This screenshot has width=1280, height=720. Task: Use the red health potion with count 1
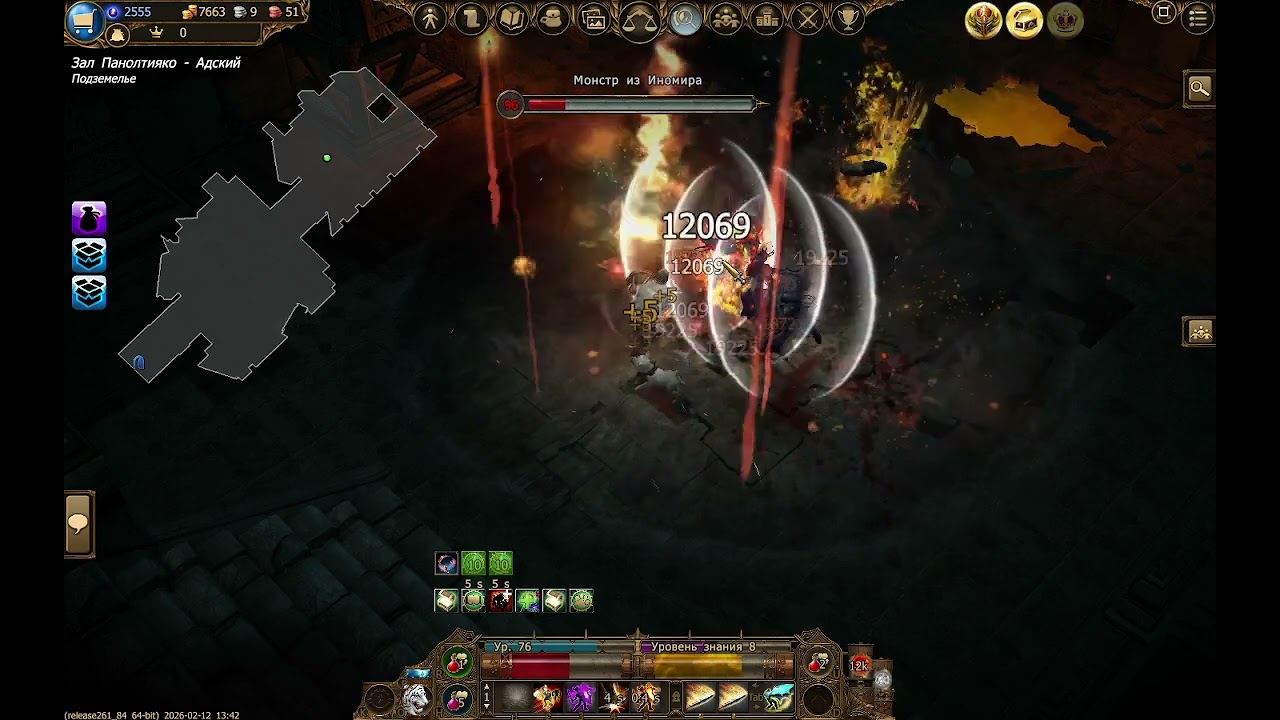458,664
